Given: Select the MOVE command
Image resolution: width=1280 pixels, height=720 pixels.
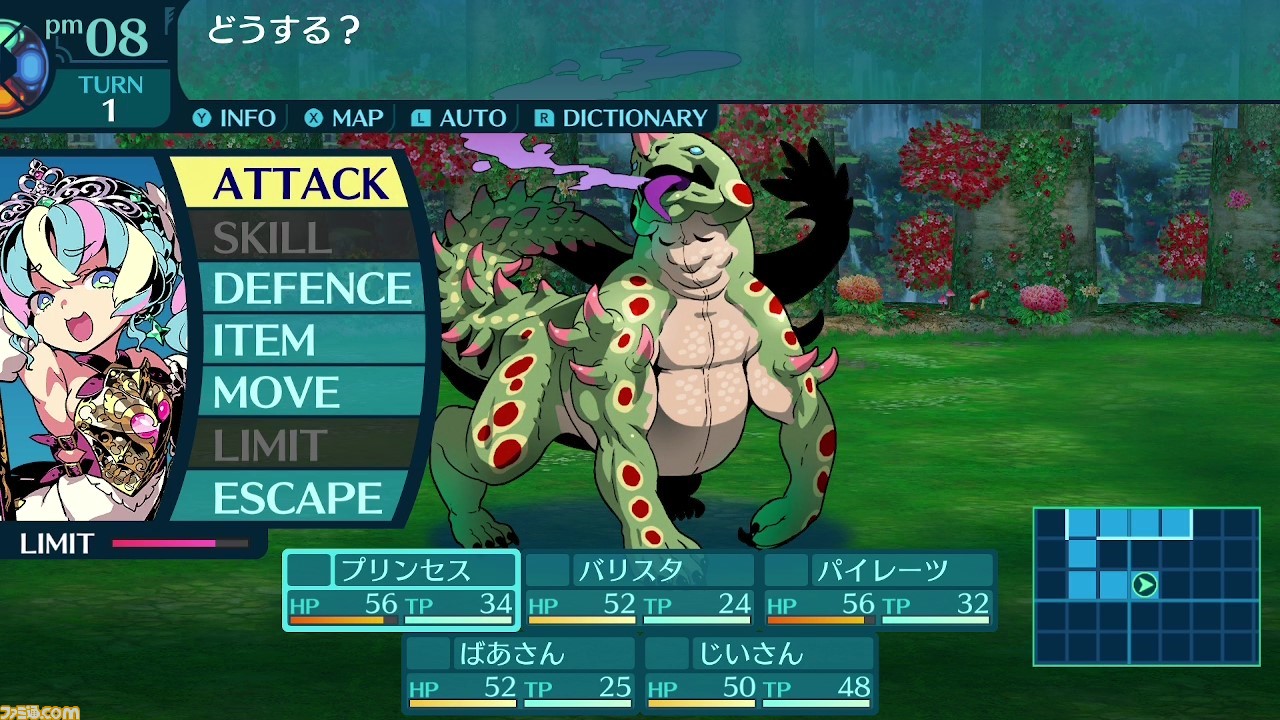Looking at the screenshot, I should 300,393.
